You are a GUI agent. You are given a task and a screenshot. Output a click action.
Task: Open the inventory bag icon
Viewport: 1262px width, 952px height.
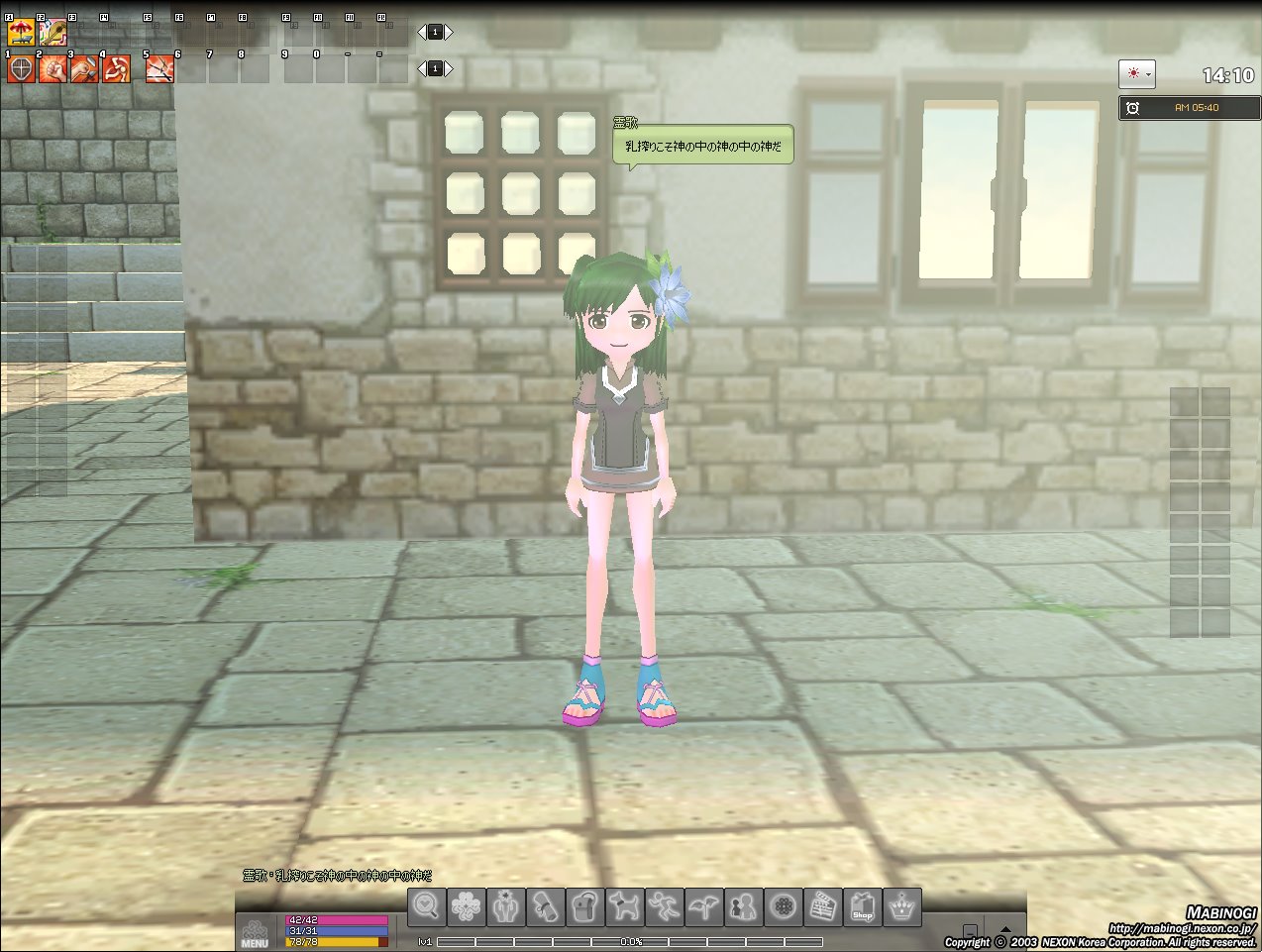pos(585,906)
